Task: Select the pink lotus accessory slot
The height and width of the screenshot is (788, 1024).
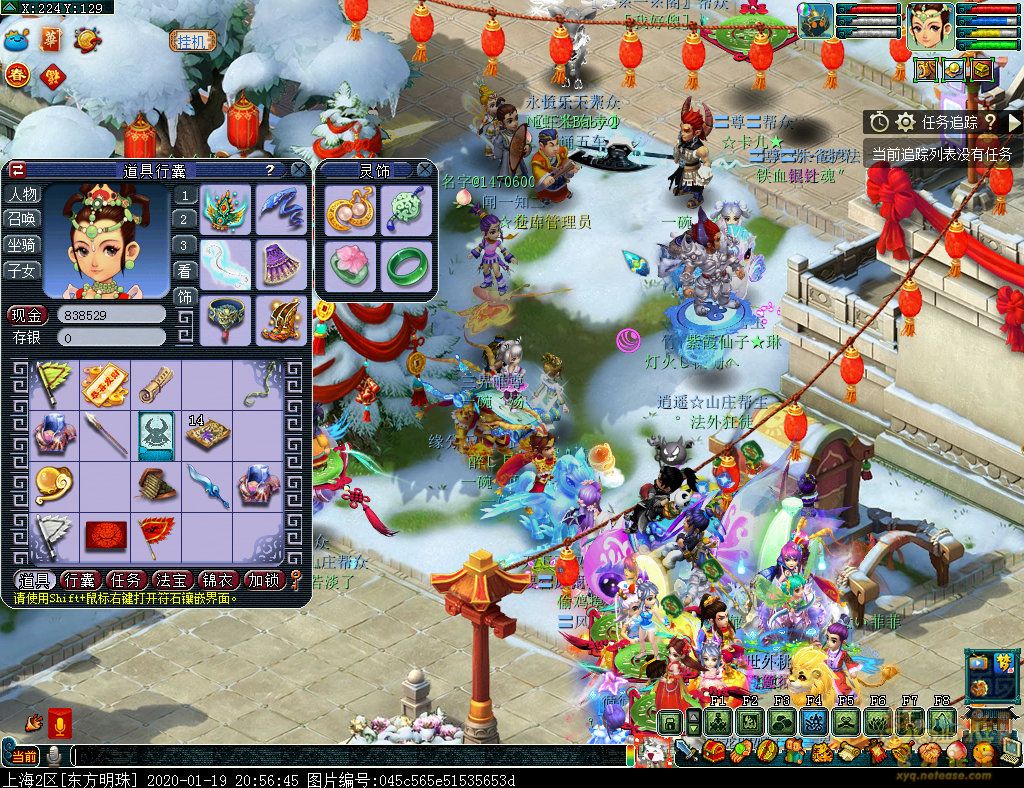Action: click(352, 266)
